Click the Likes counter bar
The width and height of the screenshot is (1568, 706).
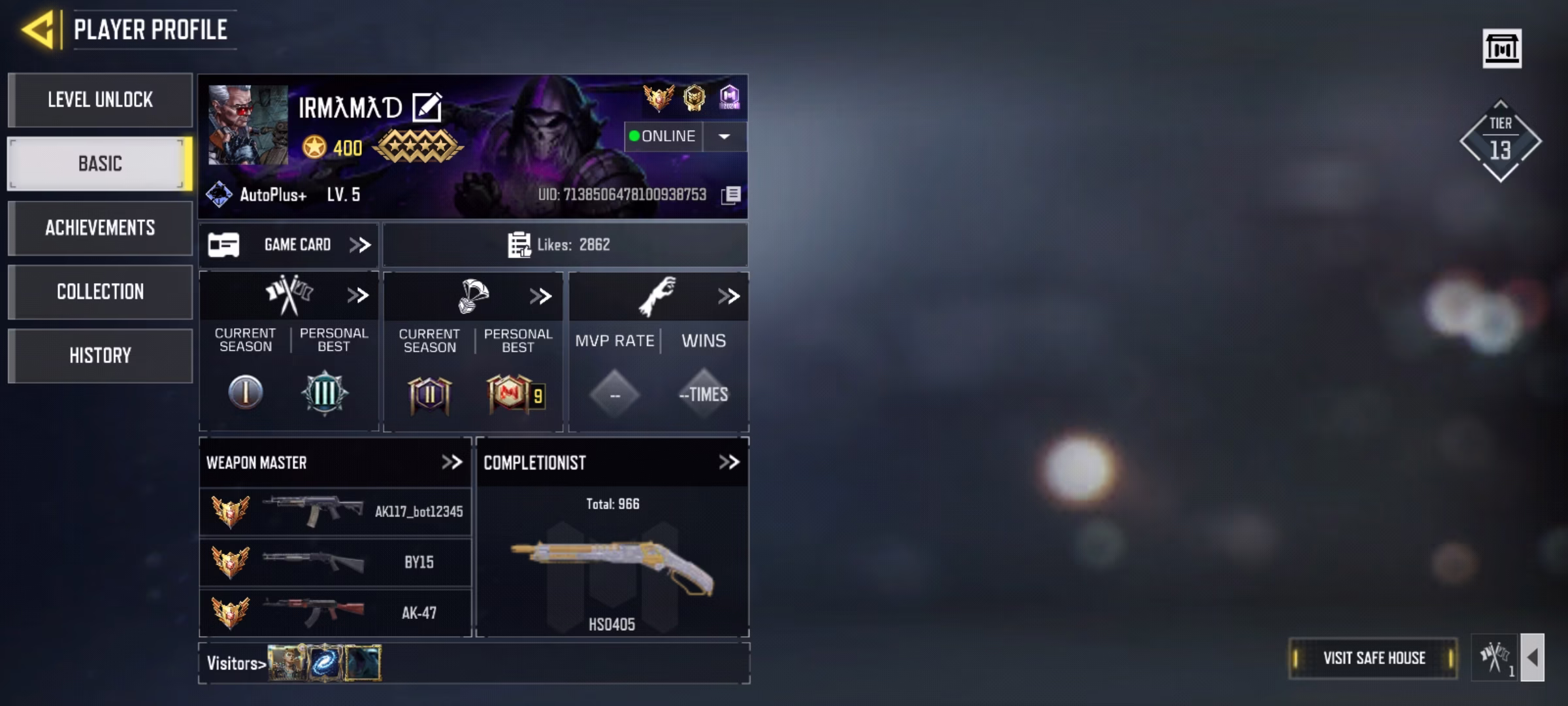tap(564, 245)
